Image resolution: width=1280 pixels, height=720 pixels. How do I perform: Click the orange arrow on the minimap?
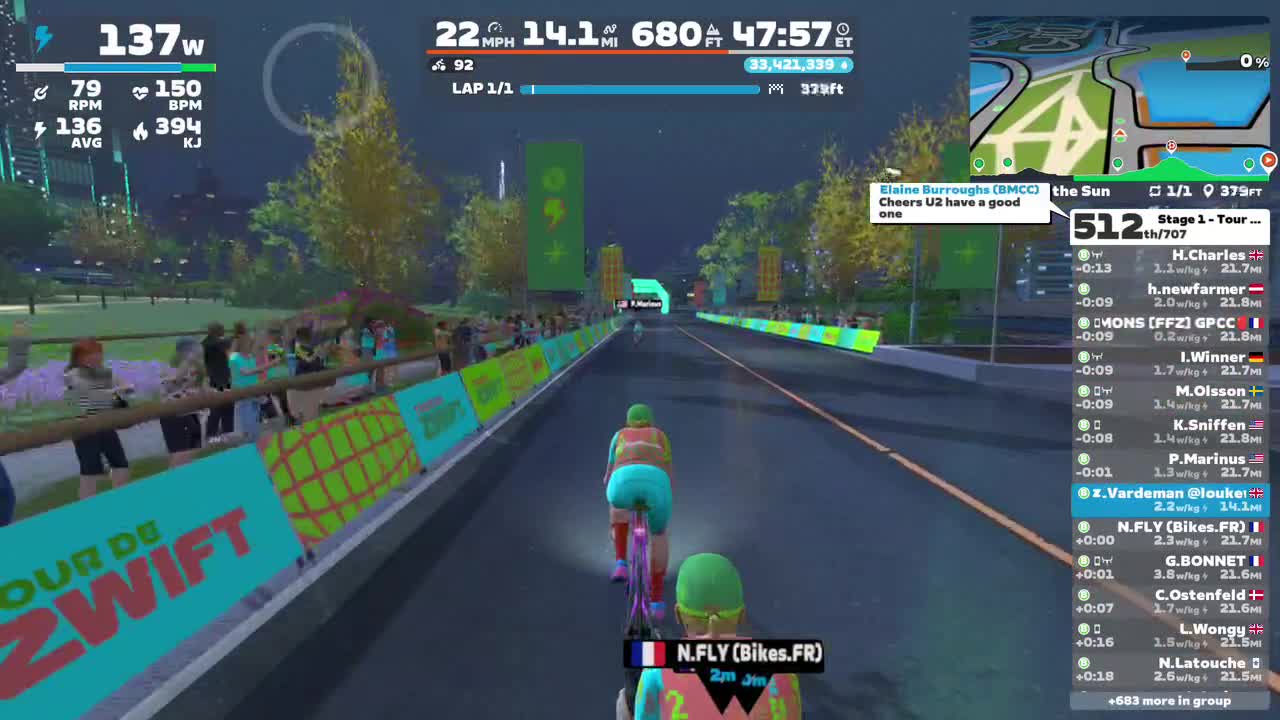coord(1267,160)
